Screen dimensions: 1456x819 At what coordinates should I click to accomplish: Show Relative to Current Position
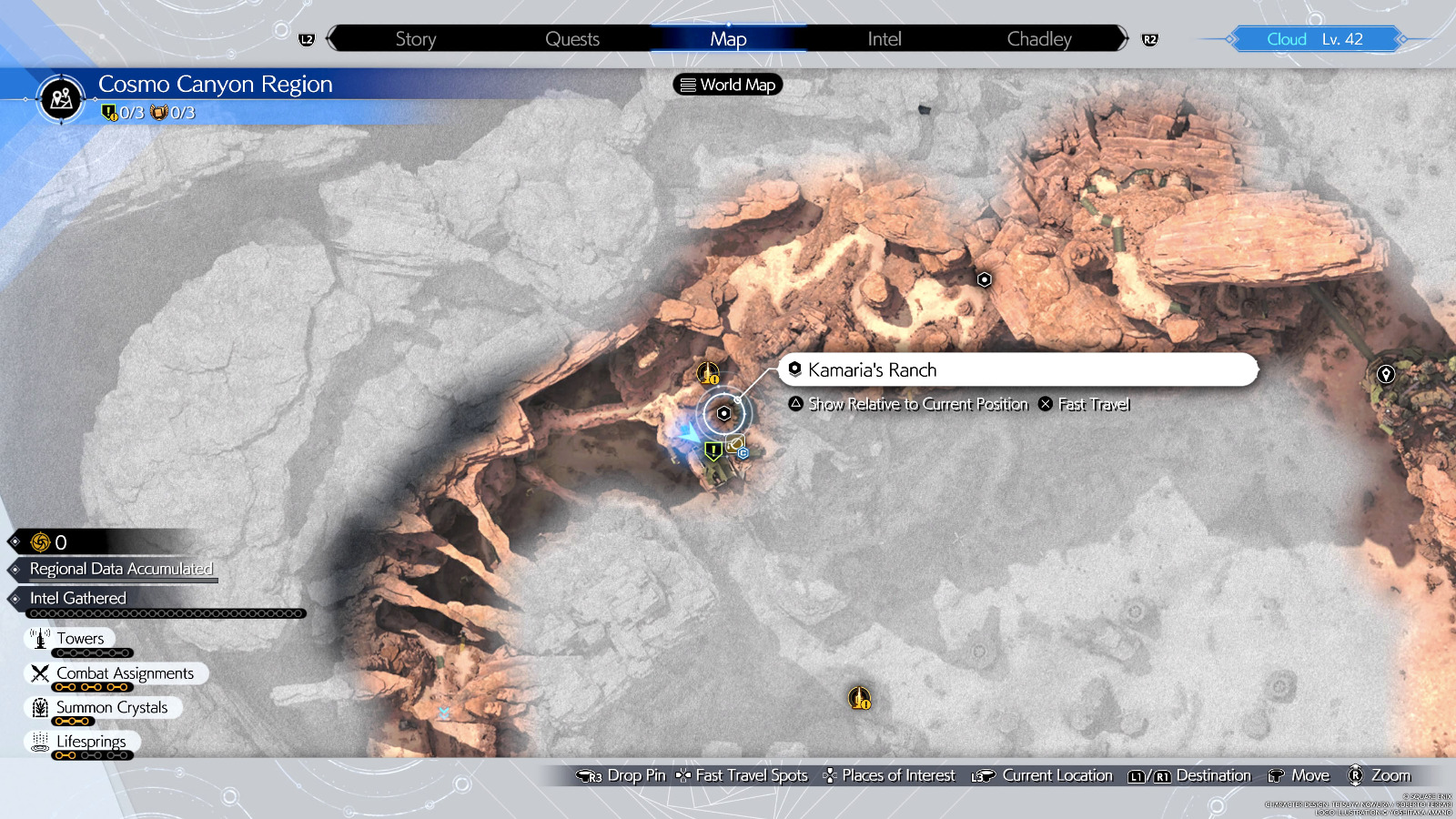[x=908, y=404]
